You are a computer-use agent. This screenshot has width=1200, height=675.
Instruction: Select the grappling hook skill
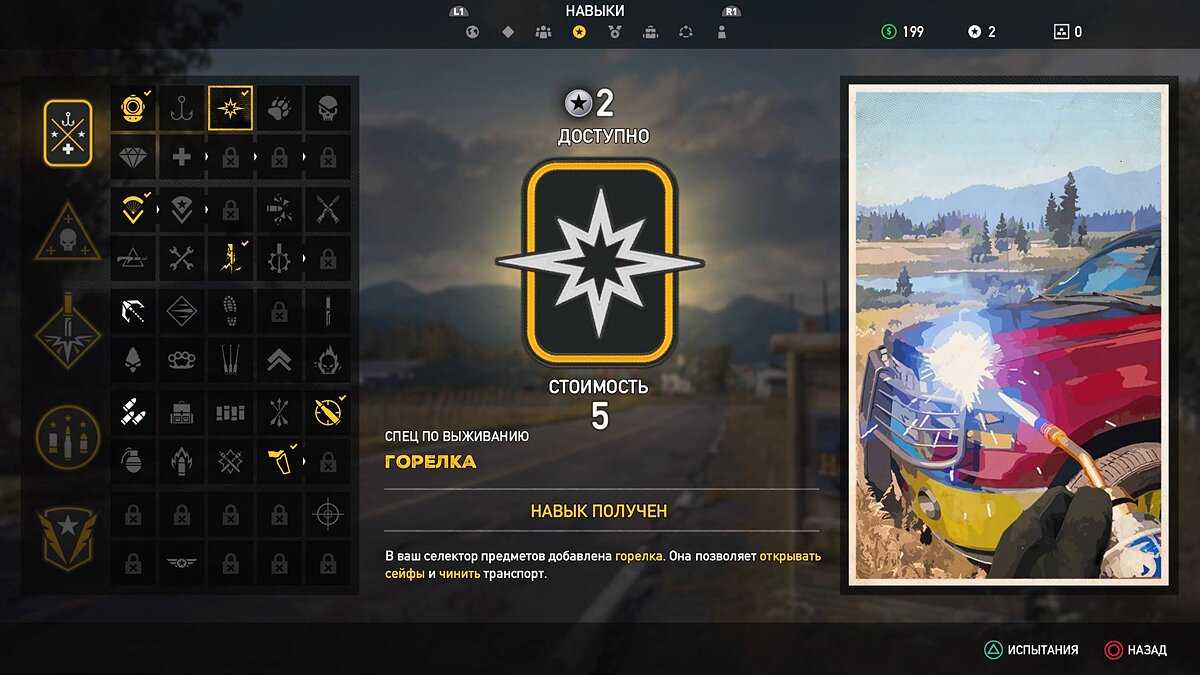pyautogui.click(x=132, y=310)
